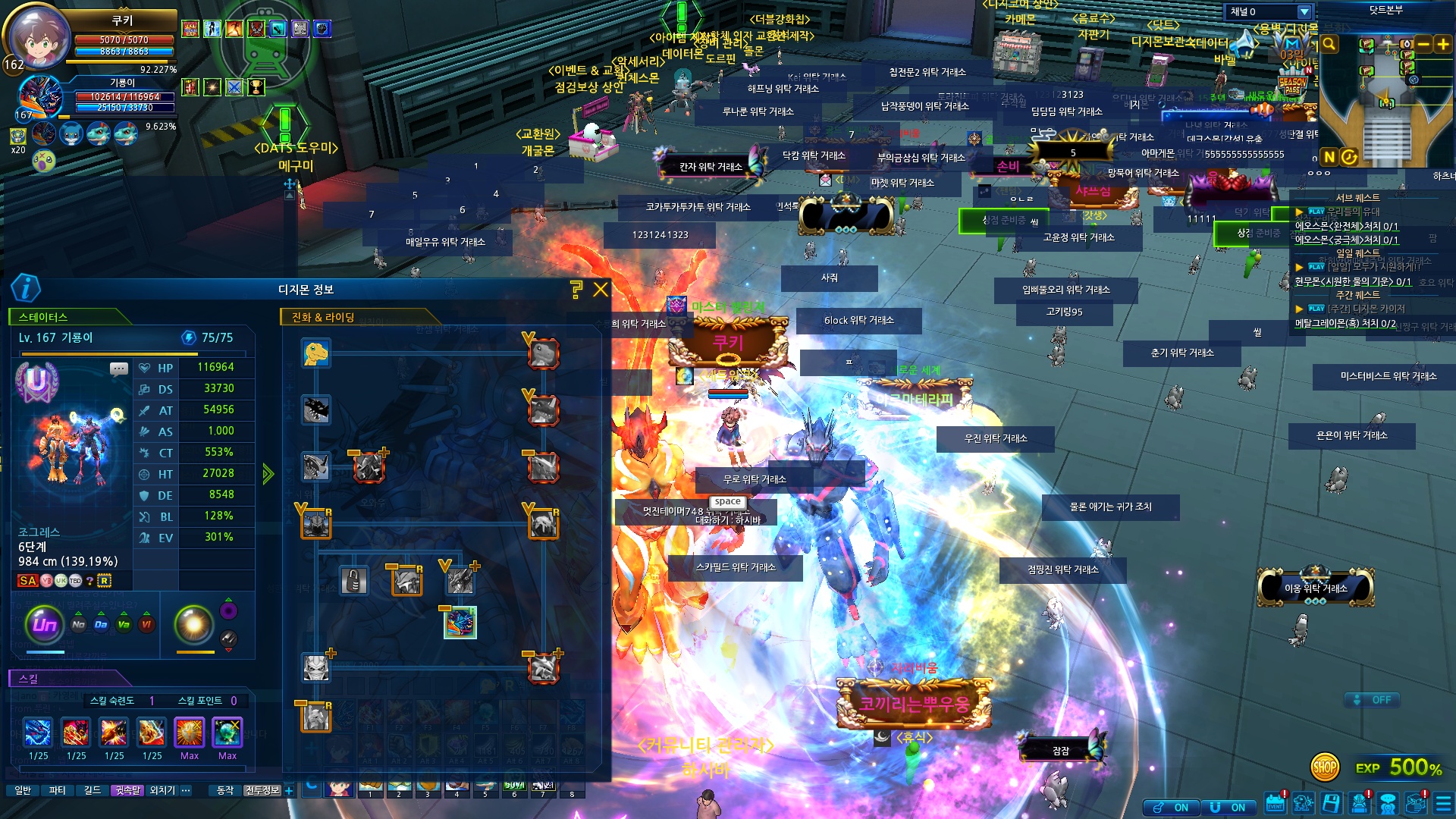Open the 채널 0 channel dropdown

coord(1304,11)
